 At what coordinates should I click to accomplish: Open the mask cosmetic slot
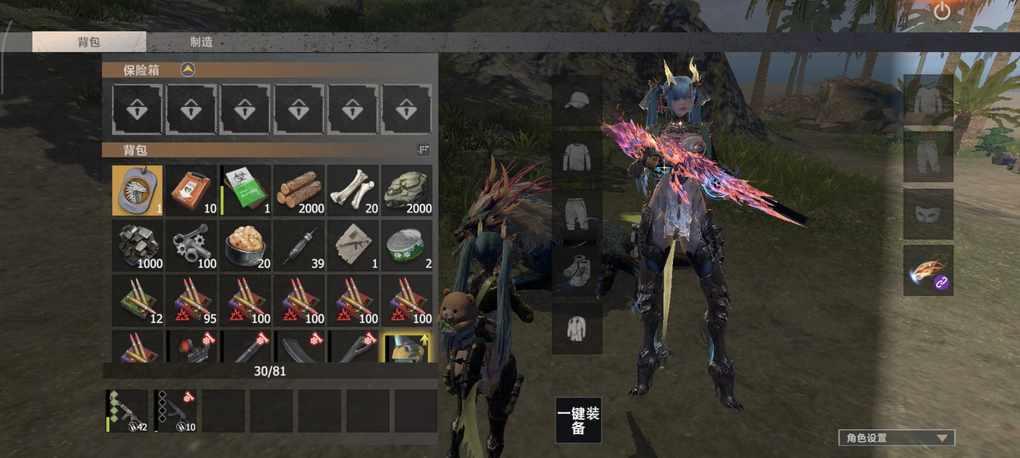928,213
